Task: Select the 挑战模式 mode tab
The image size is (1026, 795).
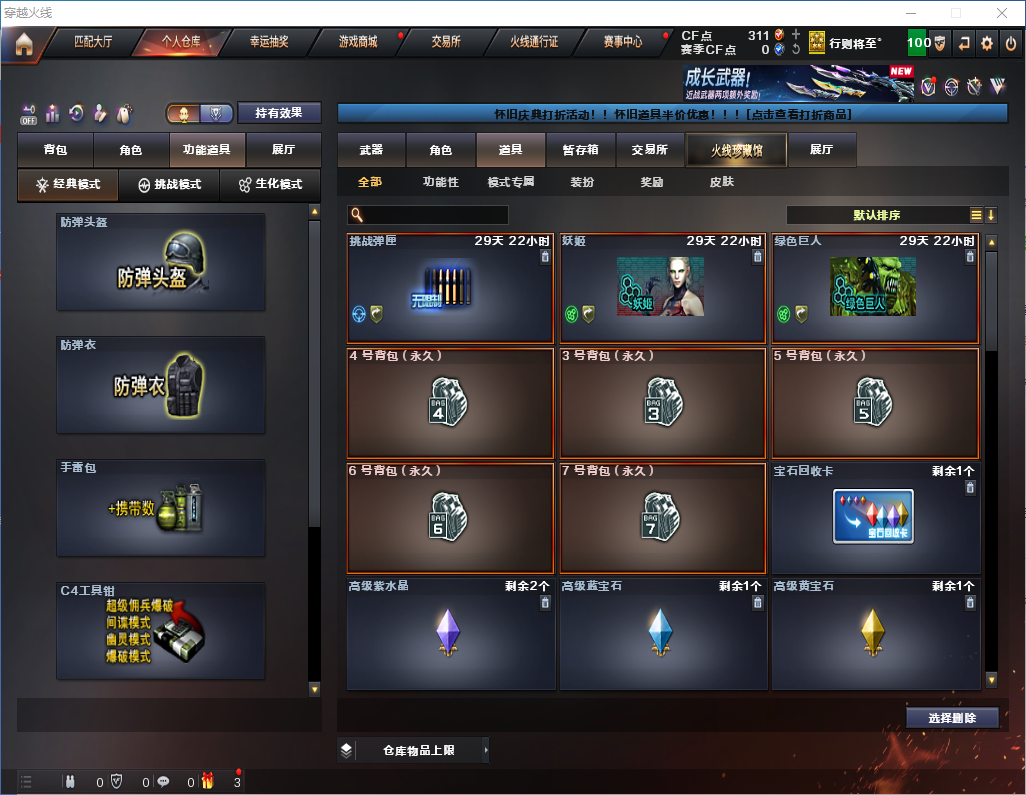Action: [x=170, y=185]
